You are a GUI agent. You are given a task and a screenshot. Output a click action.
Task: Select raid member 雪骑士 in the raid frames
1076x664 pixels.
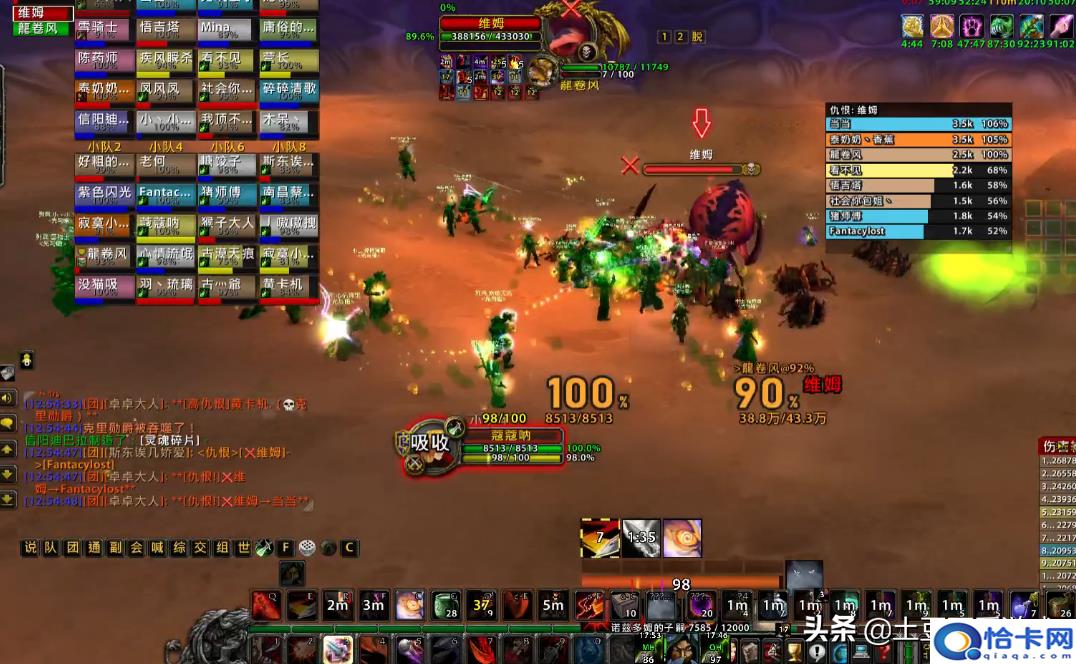[x=104, y=30]
